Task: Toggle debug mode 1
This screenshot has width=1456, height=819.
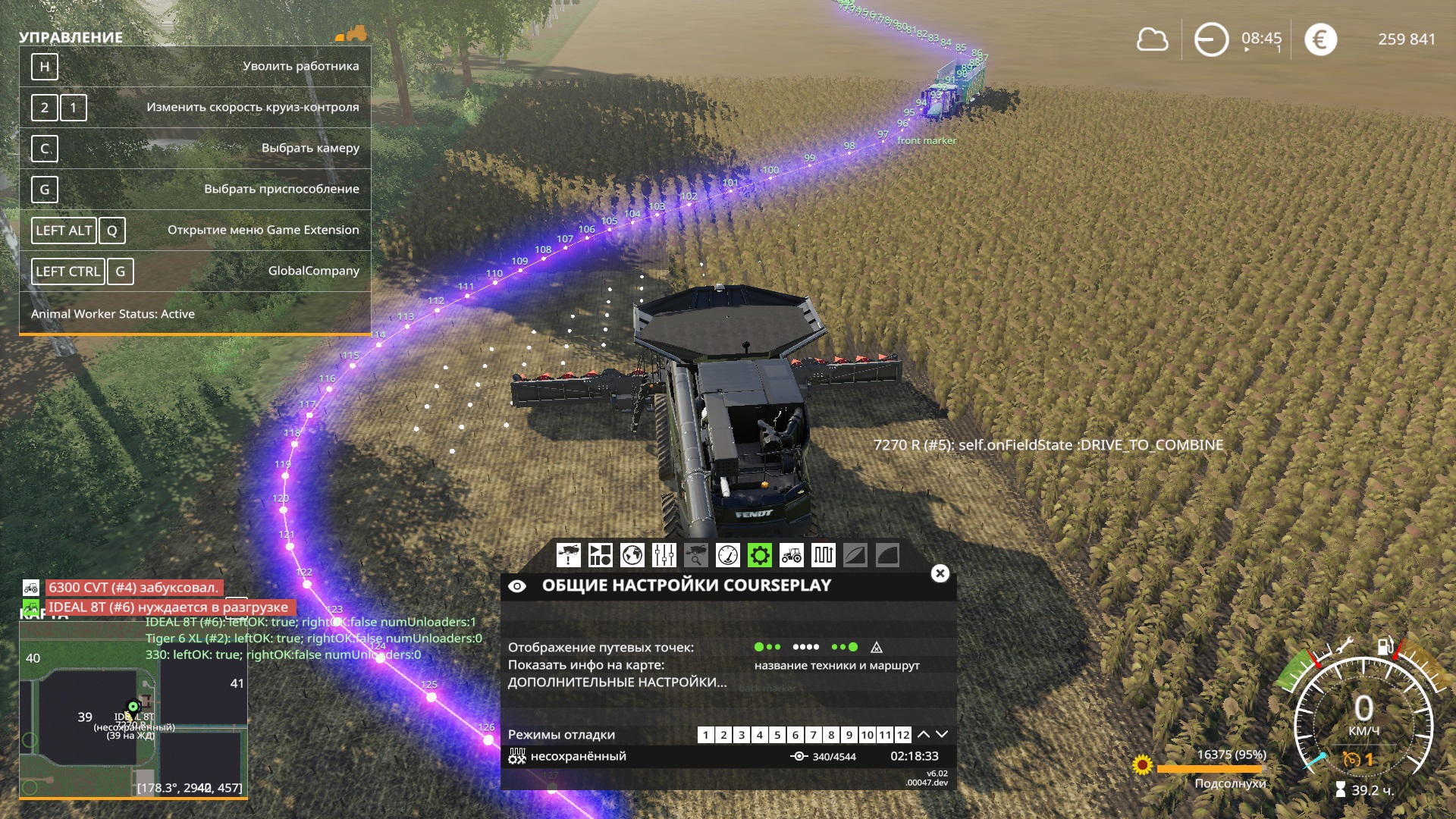Action: point(705,735)
